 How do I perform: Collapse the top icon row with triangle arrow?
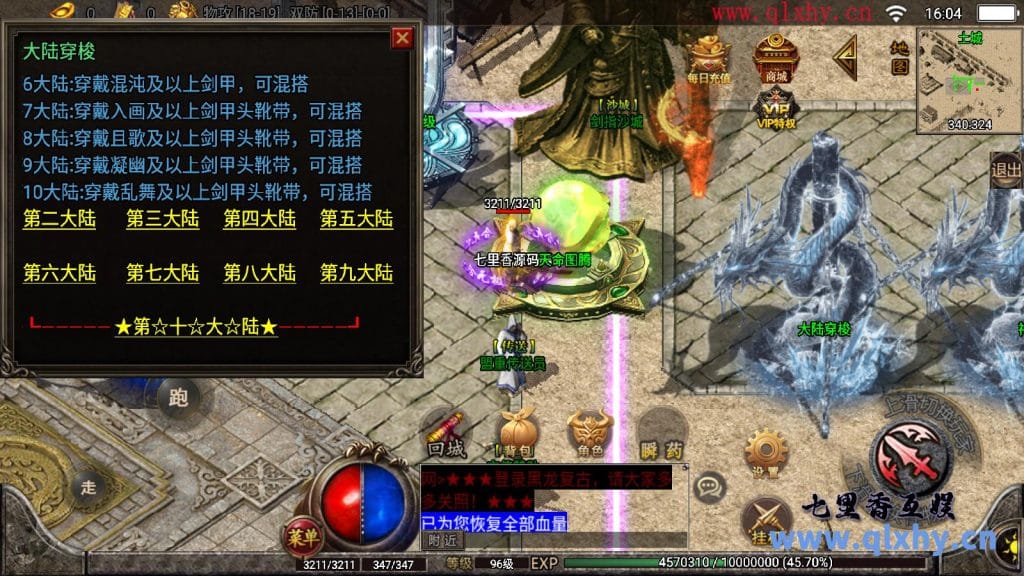point(846,56)
